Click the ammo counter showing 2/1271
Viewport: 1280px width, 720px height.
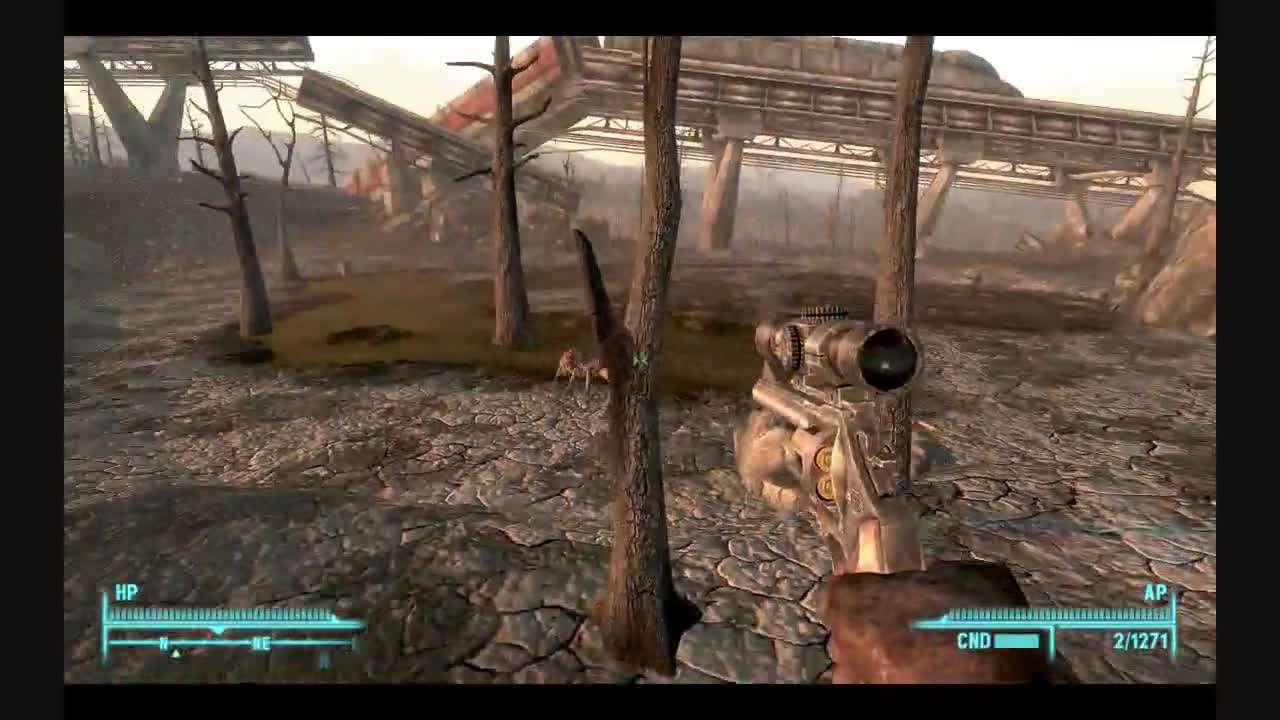pyautogui.click(x=1139, y=640)
